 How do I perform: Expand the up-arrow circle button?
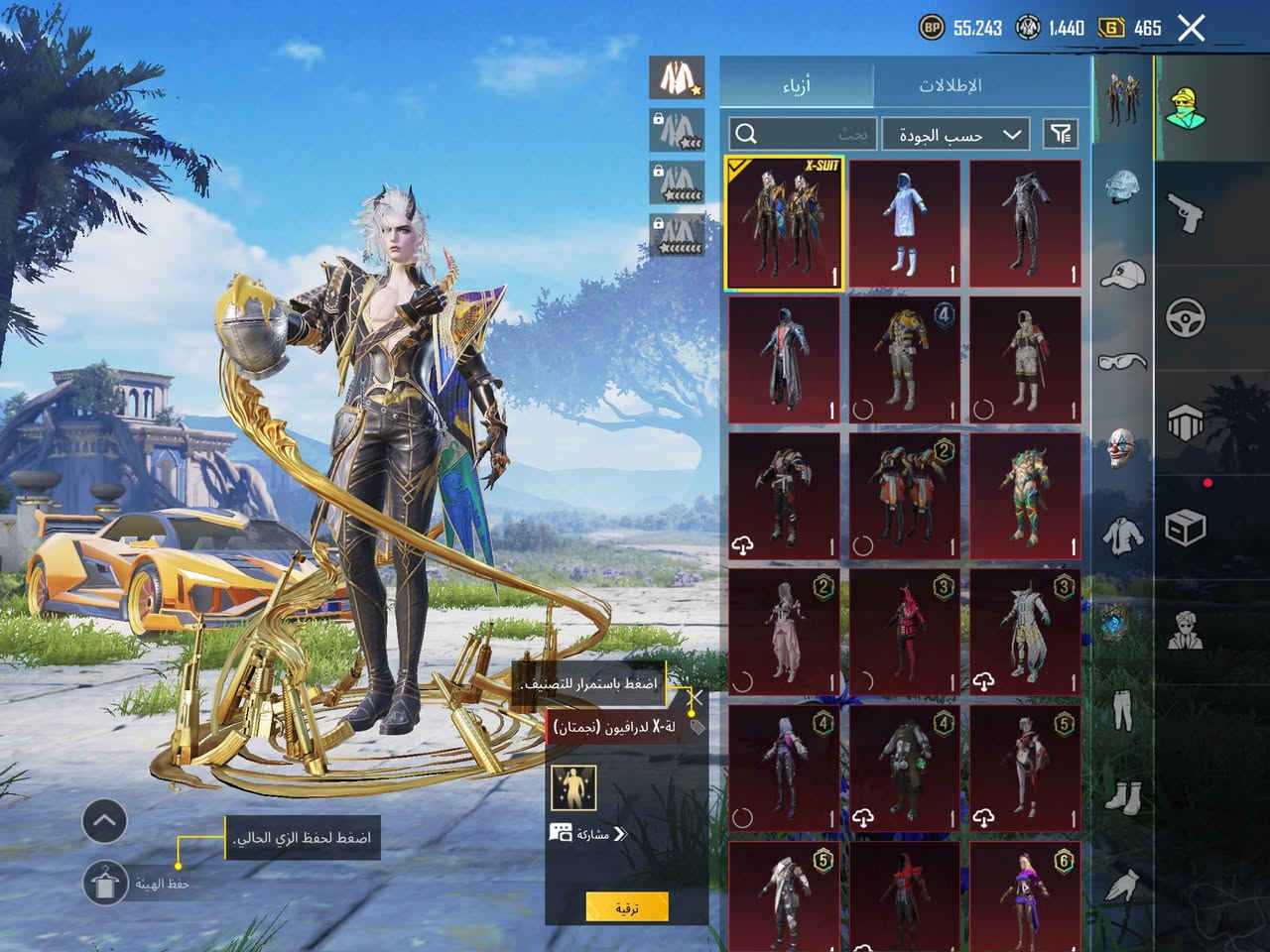click(x=104, y=820)
